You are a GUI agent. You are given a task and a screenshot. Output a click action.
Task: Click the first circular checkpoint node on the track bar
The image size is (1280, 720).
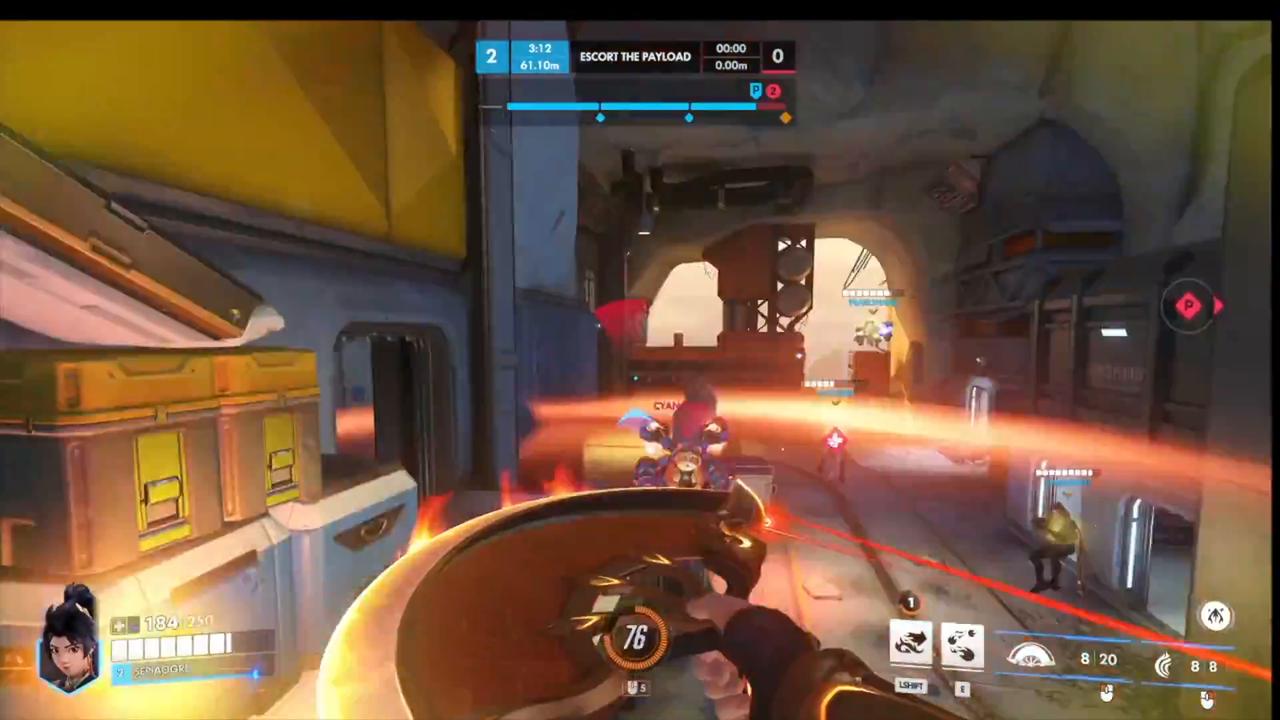(600, 118)
